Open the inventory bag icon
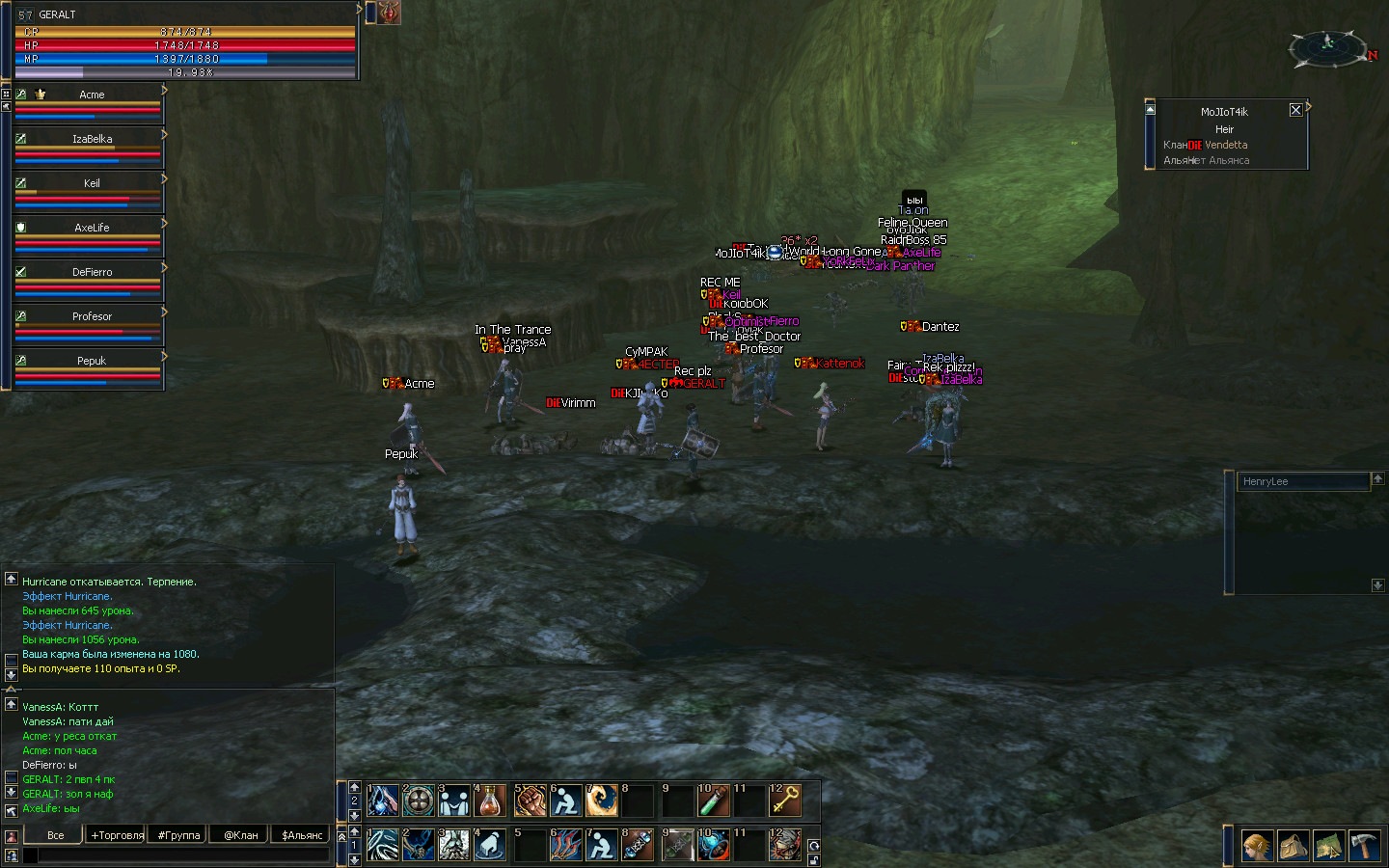Viewport: 1389px width, 868px height. [x=1293, y=846]
